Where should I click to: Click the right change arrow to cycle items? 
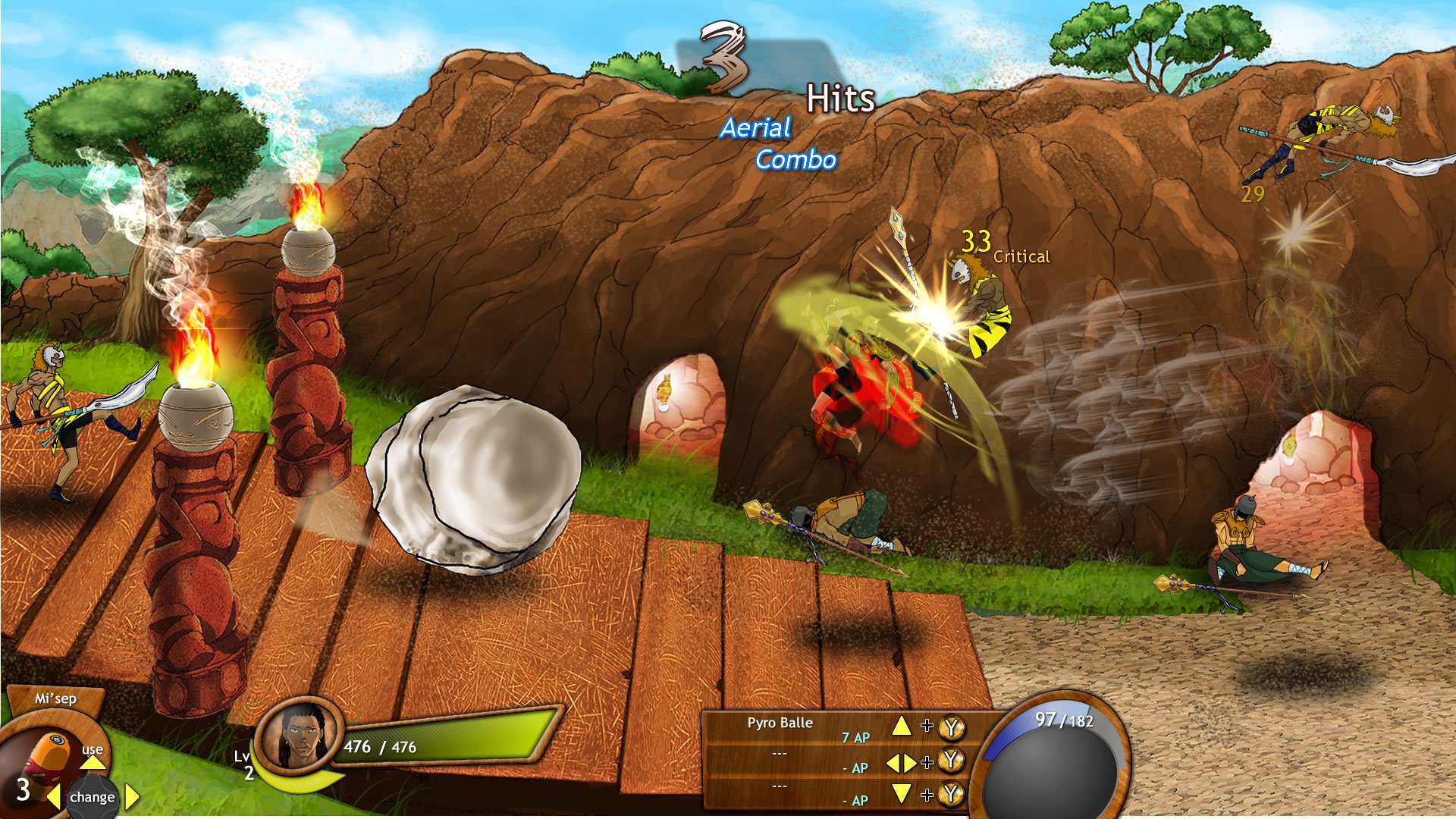pyautogui.click(x=130, y=797)
